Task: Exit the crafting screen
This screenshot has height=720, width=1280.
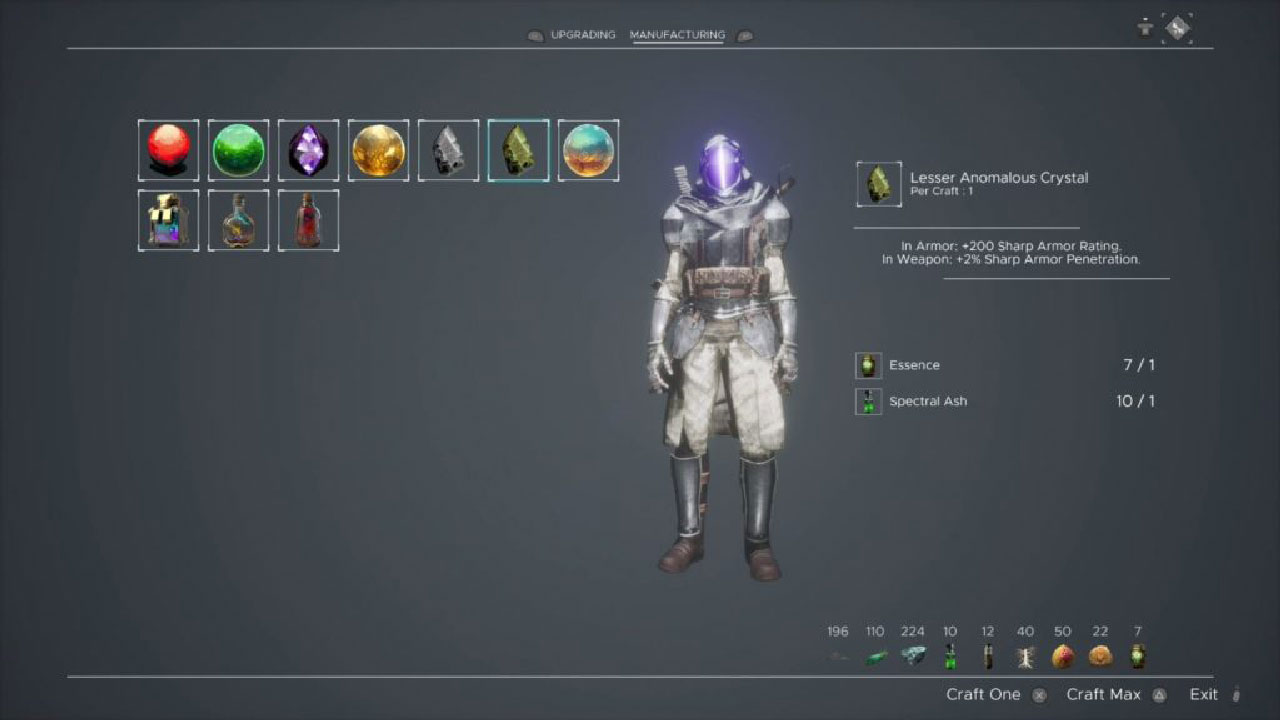Action: click(x=1204, y=694)
